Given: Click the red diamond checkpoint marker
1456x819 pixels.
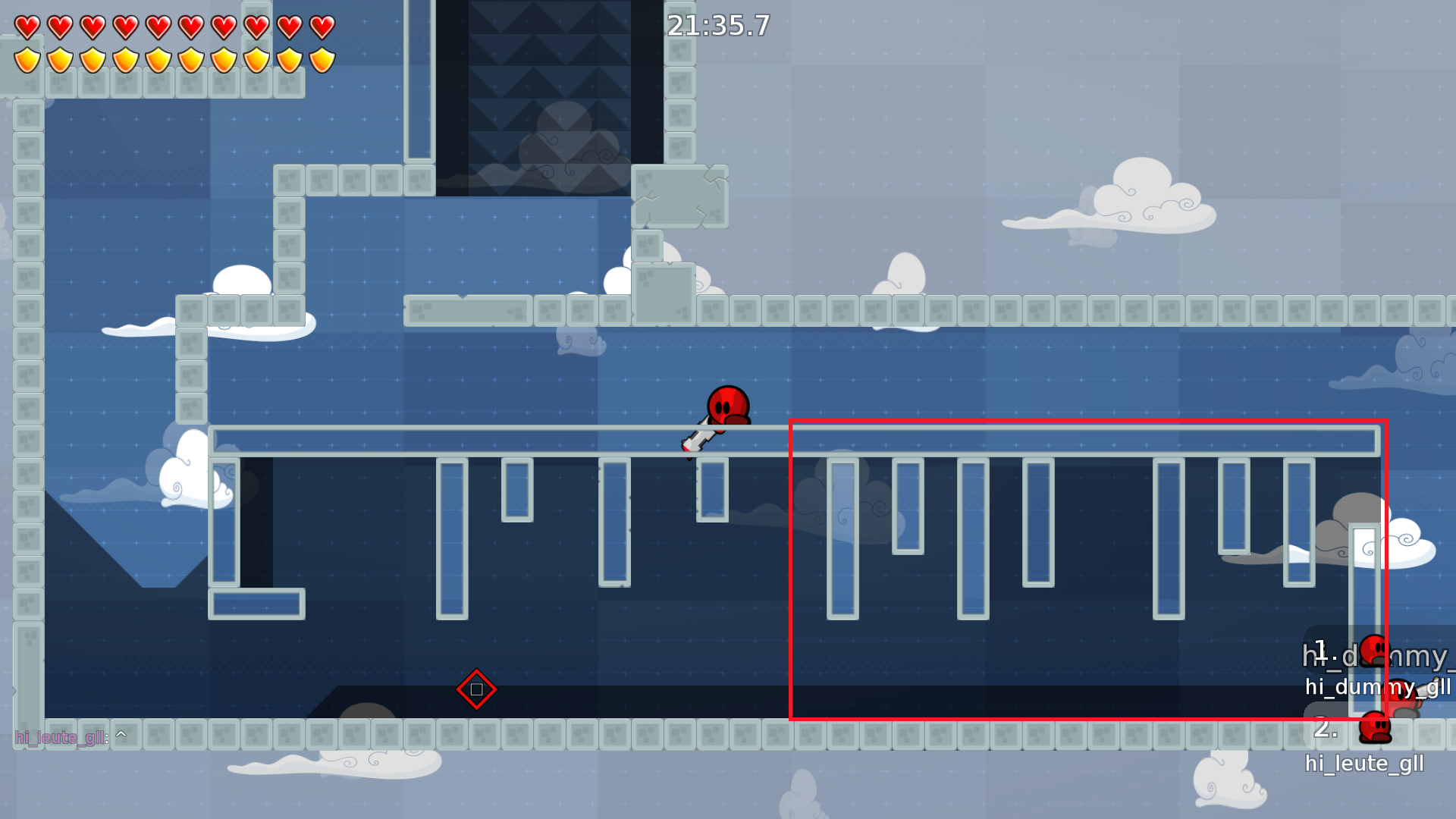Looking at the screenshot, I should pyautogui.click(x=476, y=689).
